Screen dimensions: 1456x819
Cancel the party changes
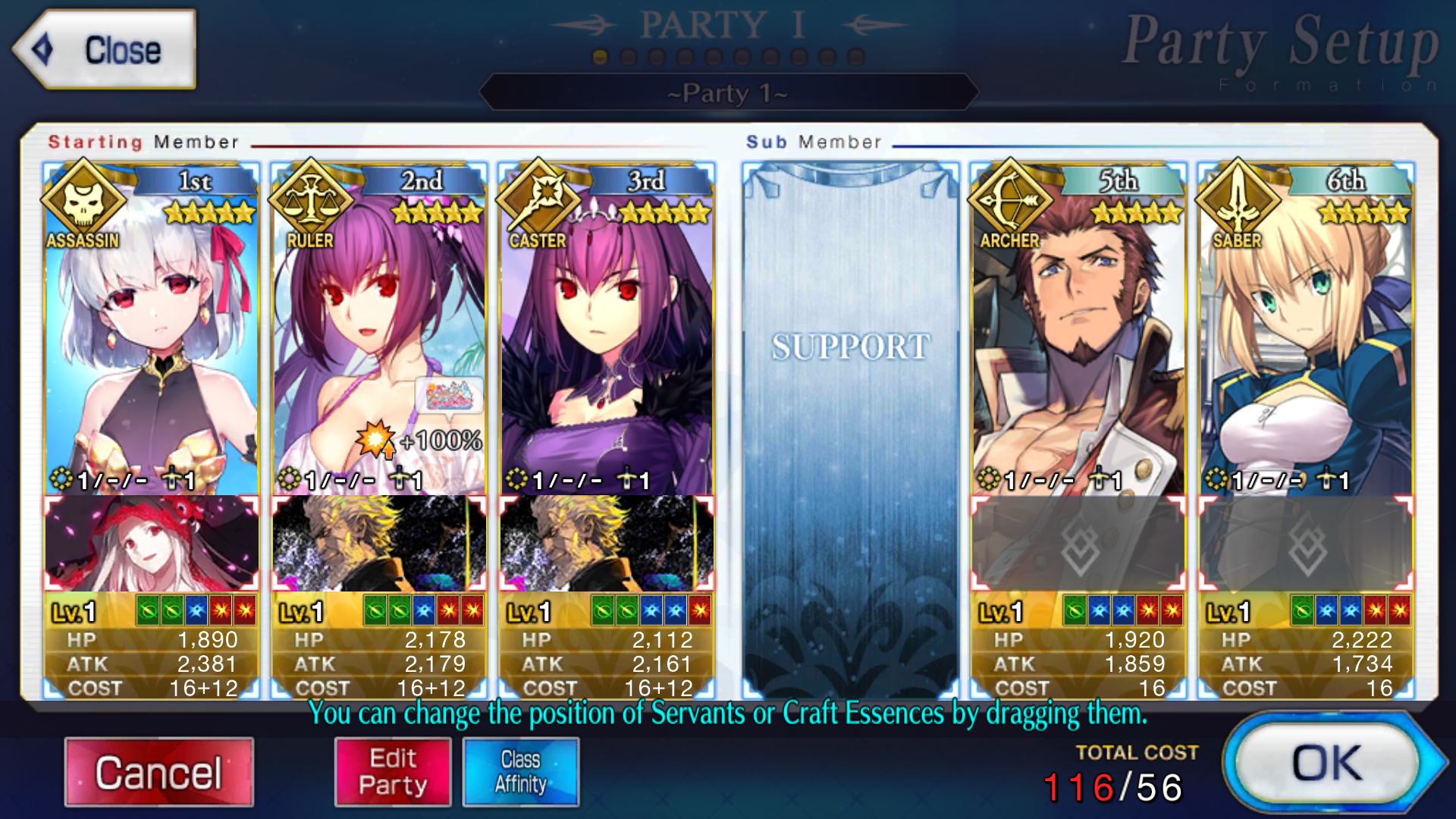point(158,770)
